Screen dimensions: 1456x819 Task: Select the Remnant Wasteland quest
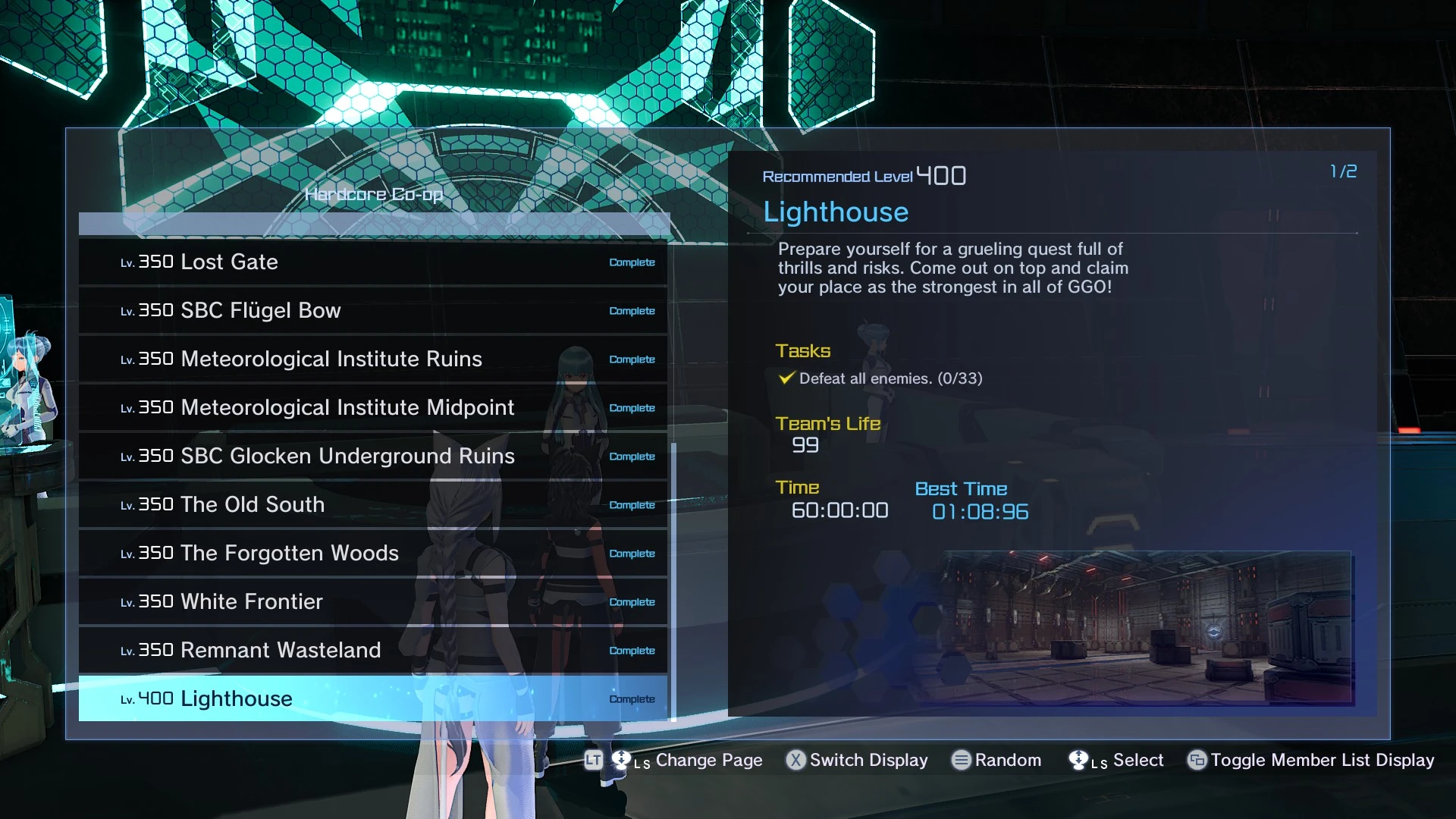click(x=372, y=651)
